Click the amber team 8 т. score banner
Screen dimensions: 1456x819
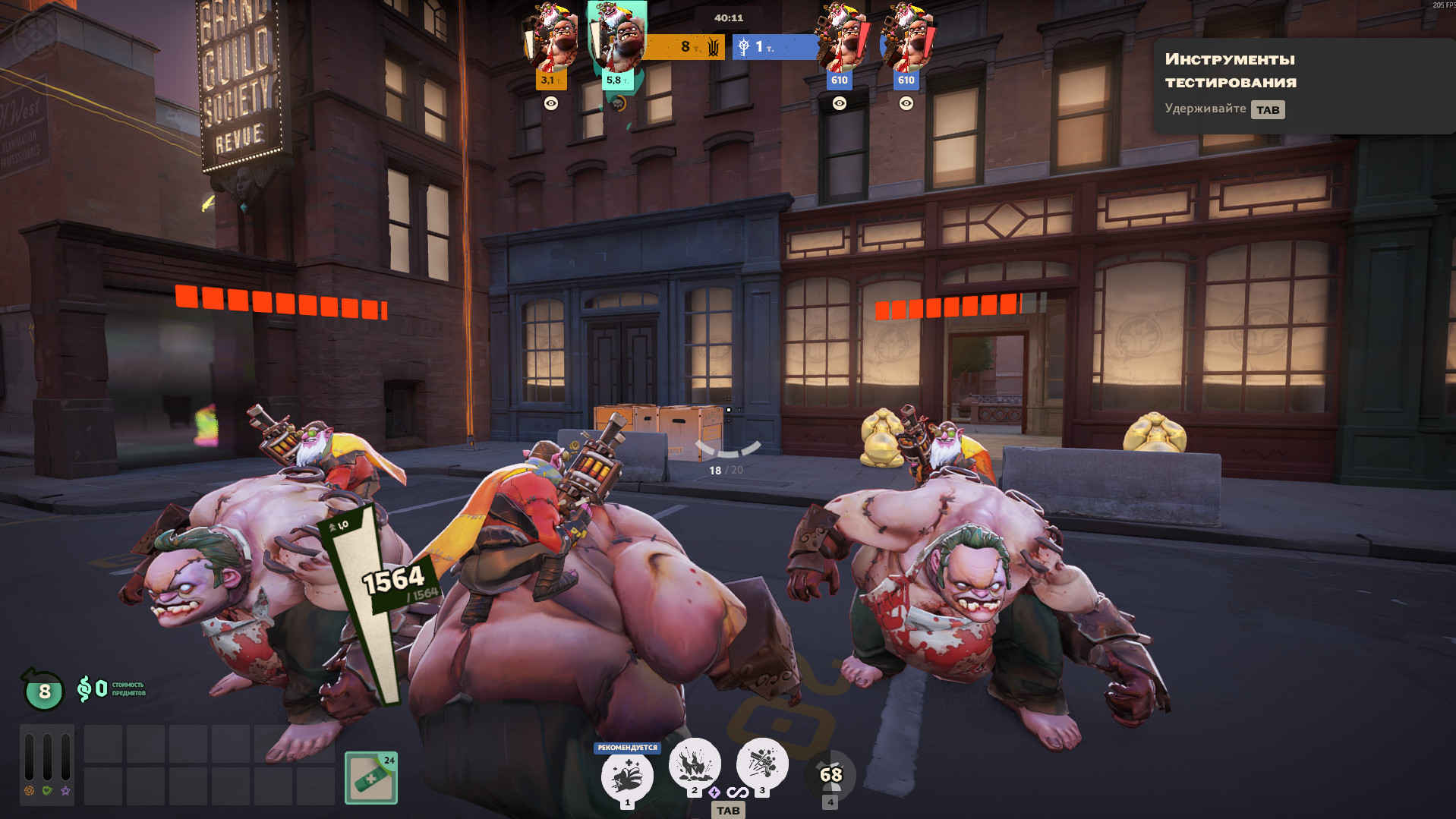pyautogui.click(x=683, y=47)
